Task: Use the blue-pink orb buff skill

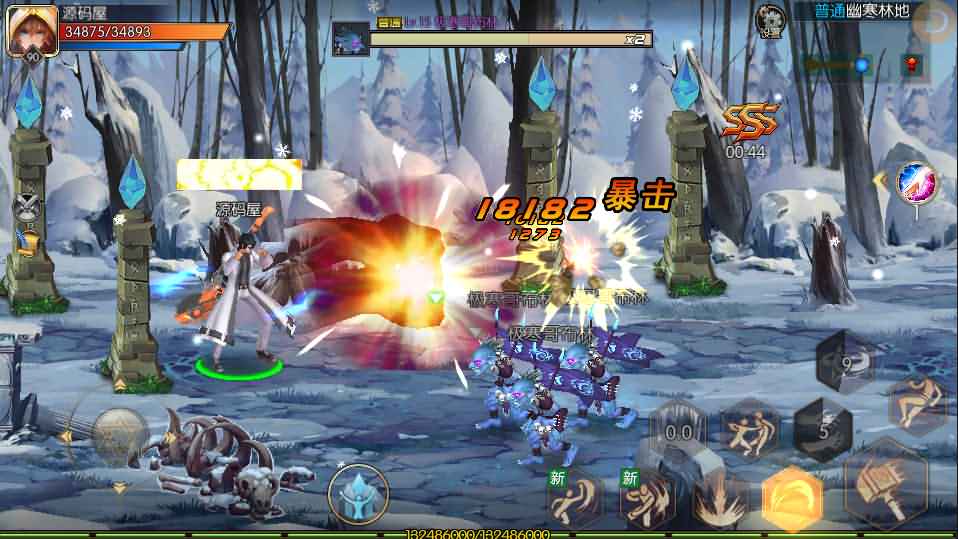Action: tap(915, 183)
